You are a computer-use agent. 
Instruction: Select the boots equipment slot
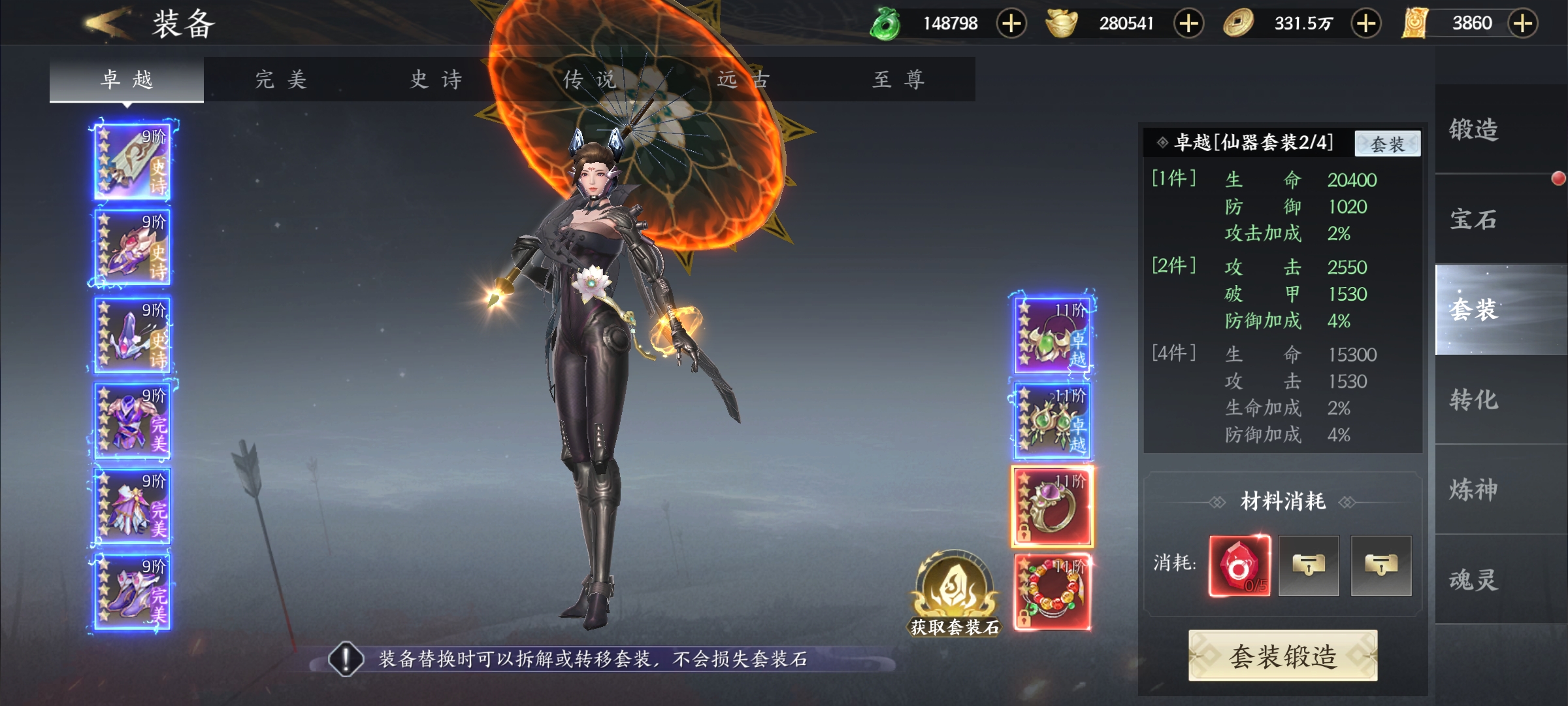click(x=132, y=592)
